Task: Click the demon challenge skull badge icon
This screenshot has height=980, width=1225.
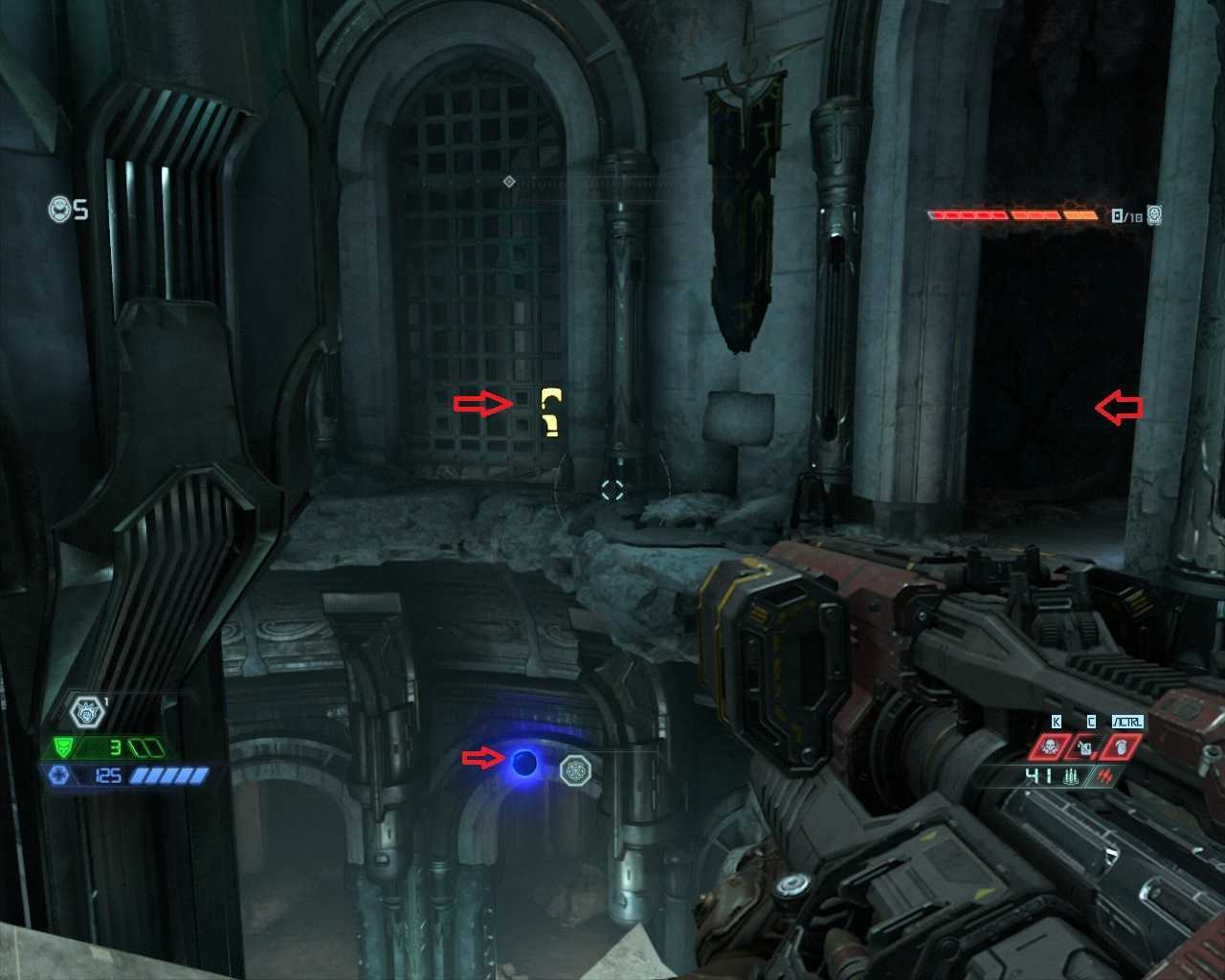Action: pyautogui.click(x=1155, y=215)
